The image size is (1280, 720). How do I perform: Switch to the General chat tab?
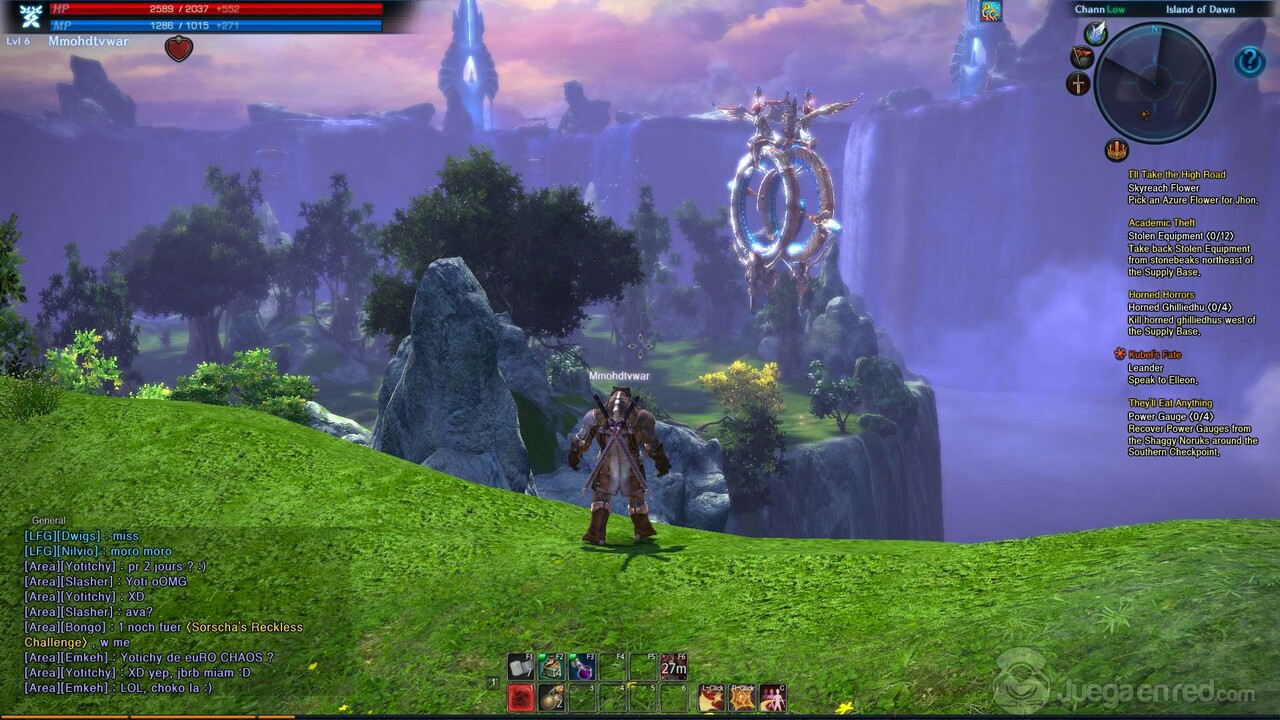pyautogui.click(x=48, y=520)
